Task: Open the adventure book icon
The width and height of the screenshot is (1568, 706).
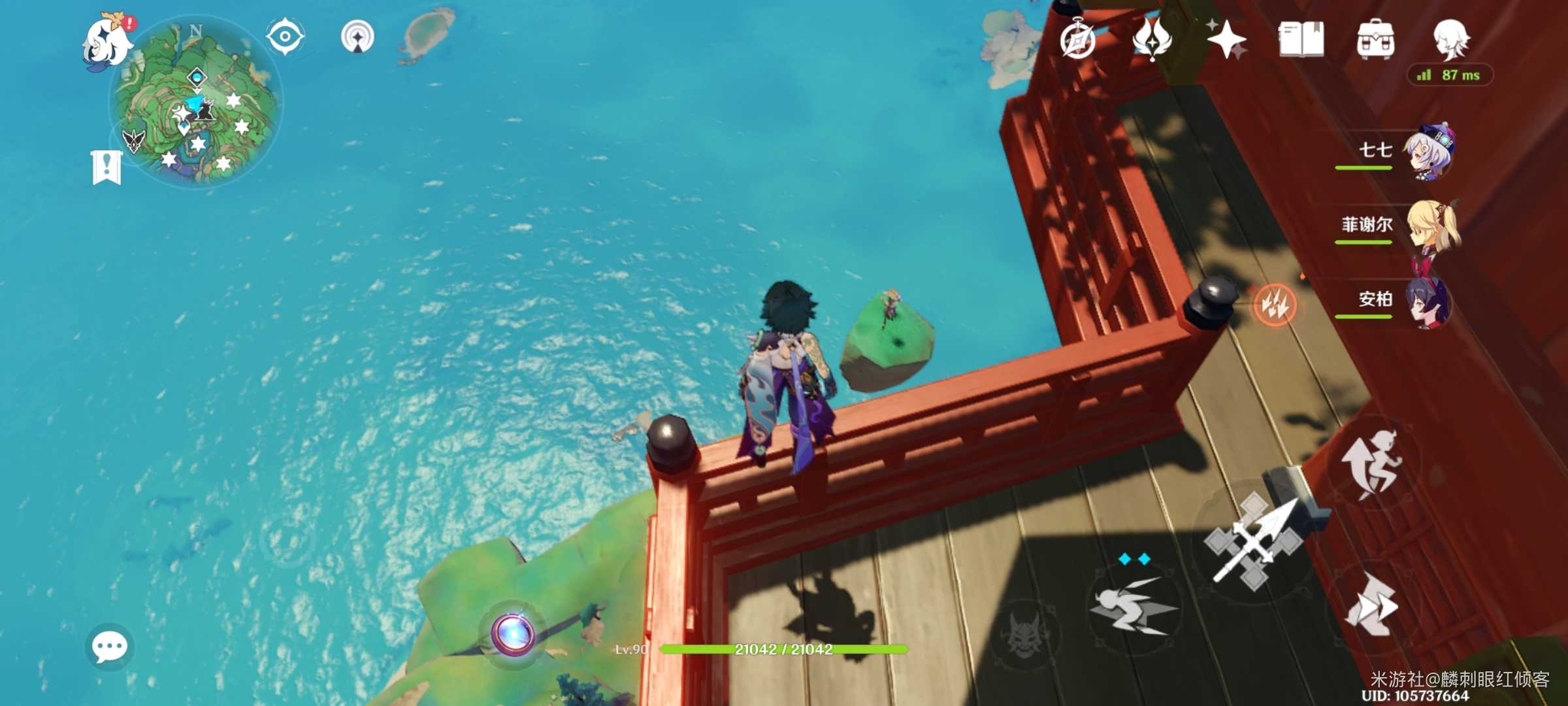Action: 1301,40
